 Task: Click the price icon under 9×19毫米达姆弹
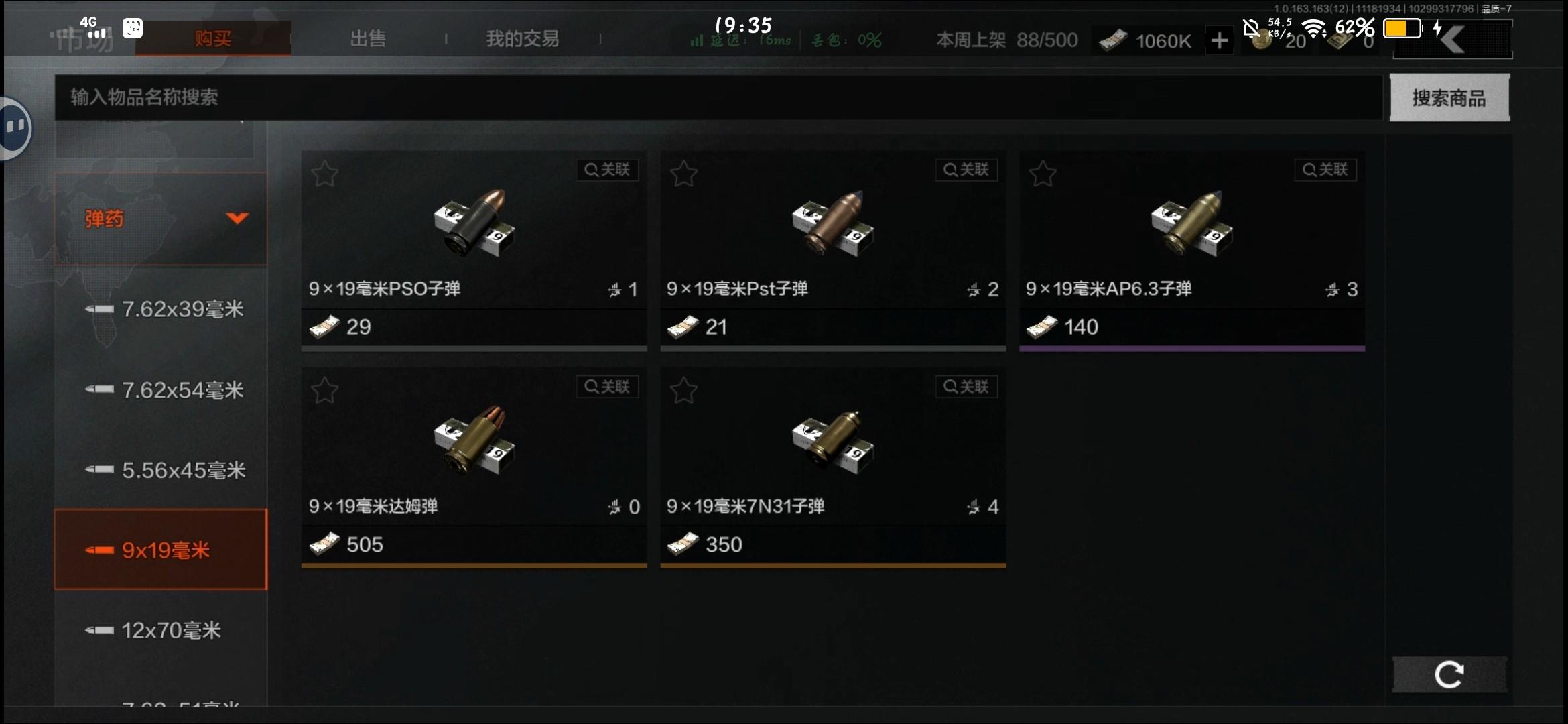[x=325, y=544]
